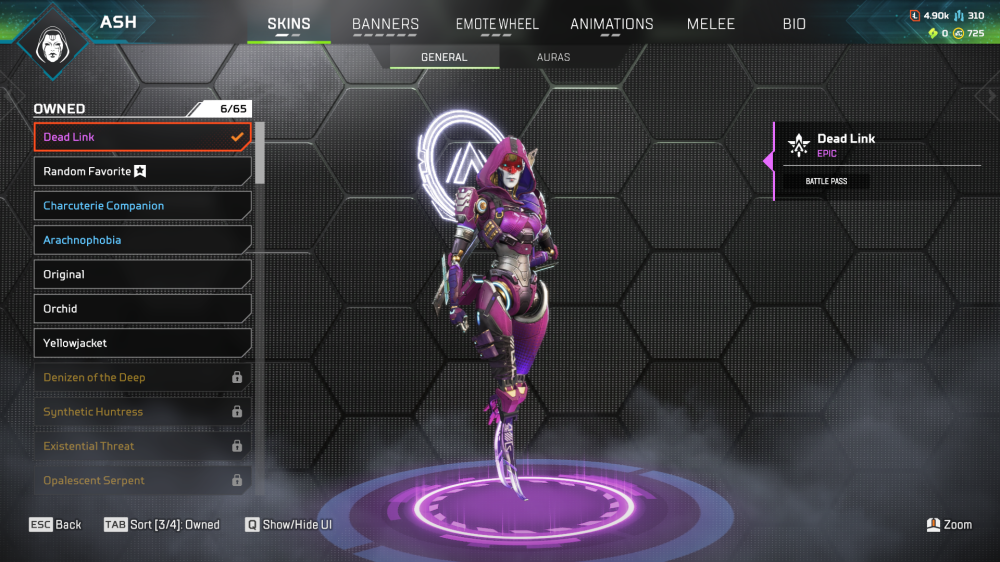Screen dimensions: 1000x562
Task: Switch to the Banners tab
Action: click(385, 24)
